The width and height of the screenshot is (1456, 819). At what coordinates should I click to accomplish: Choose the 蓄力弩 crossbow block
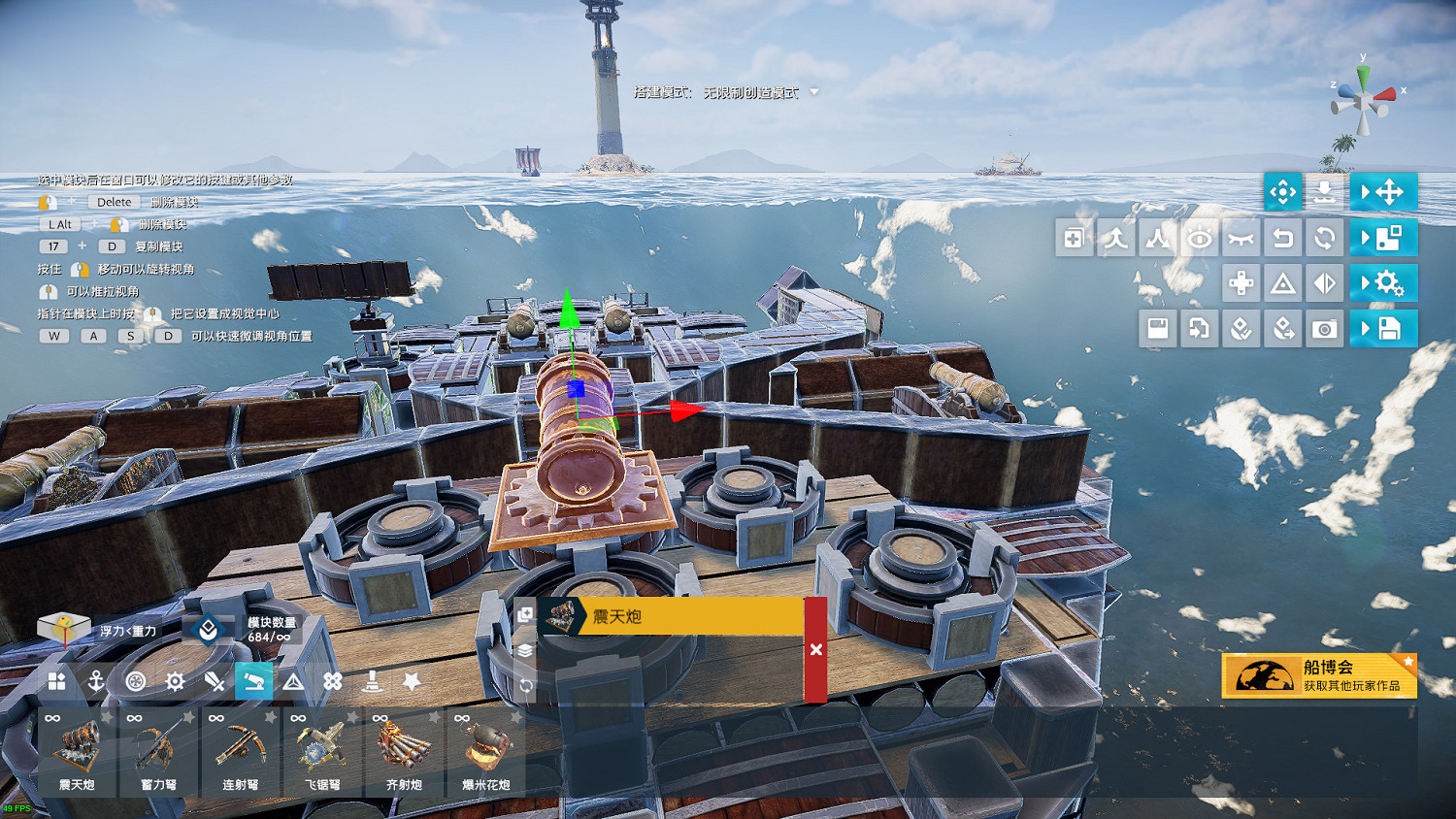(158, 752)
